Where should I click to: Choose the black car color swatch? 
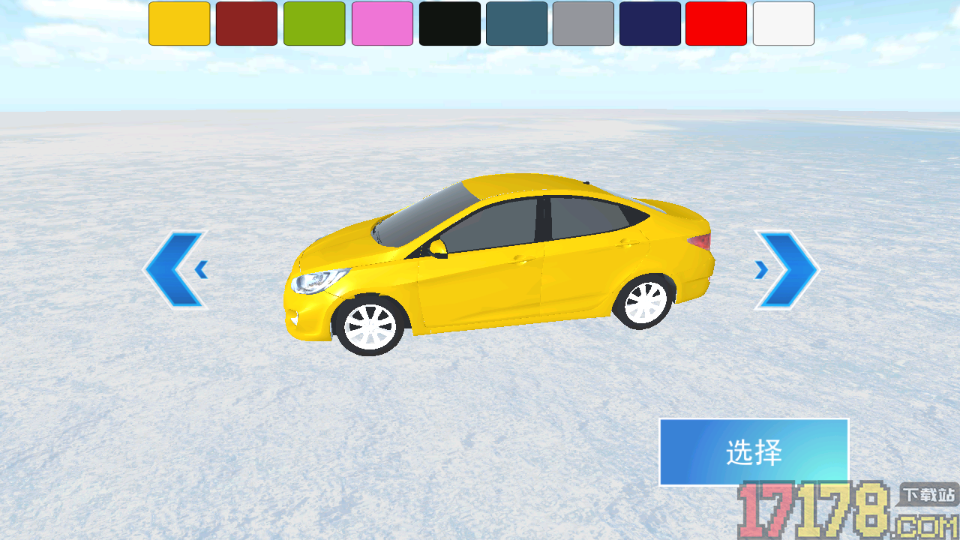click(449, 24)
